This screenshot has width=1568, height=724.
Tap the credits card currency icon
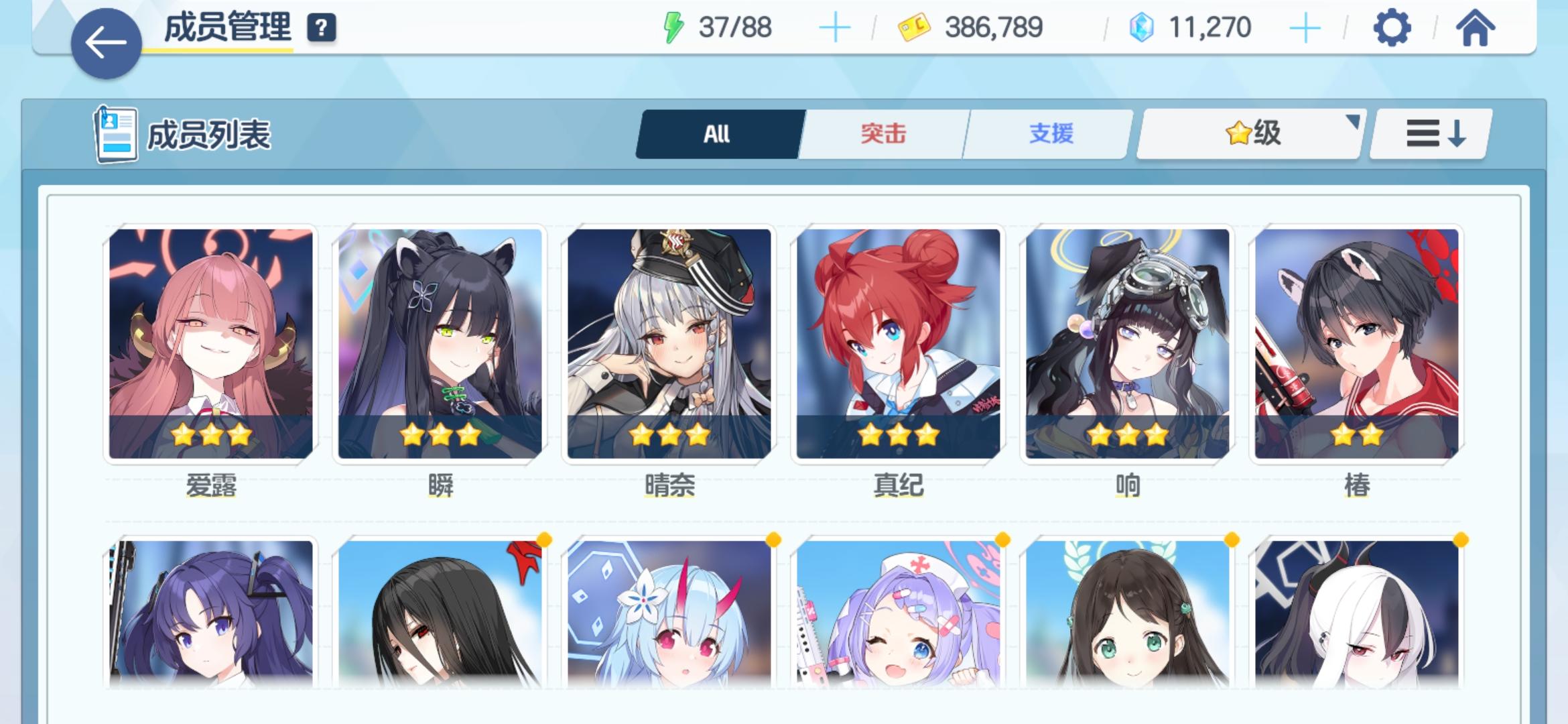pos(917,27)
